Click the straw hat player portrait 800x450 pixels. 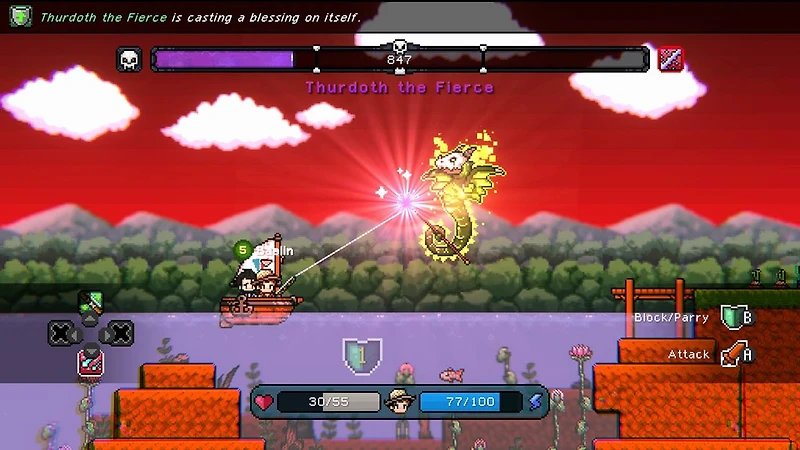point(400,402)
